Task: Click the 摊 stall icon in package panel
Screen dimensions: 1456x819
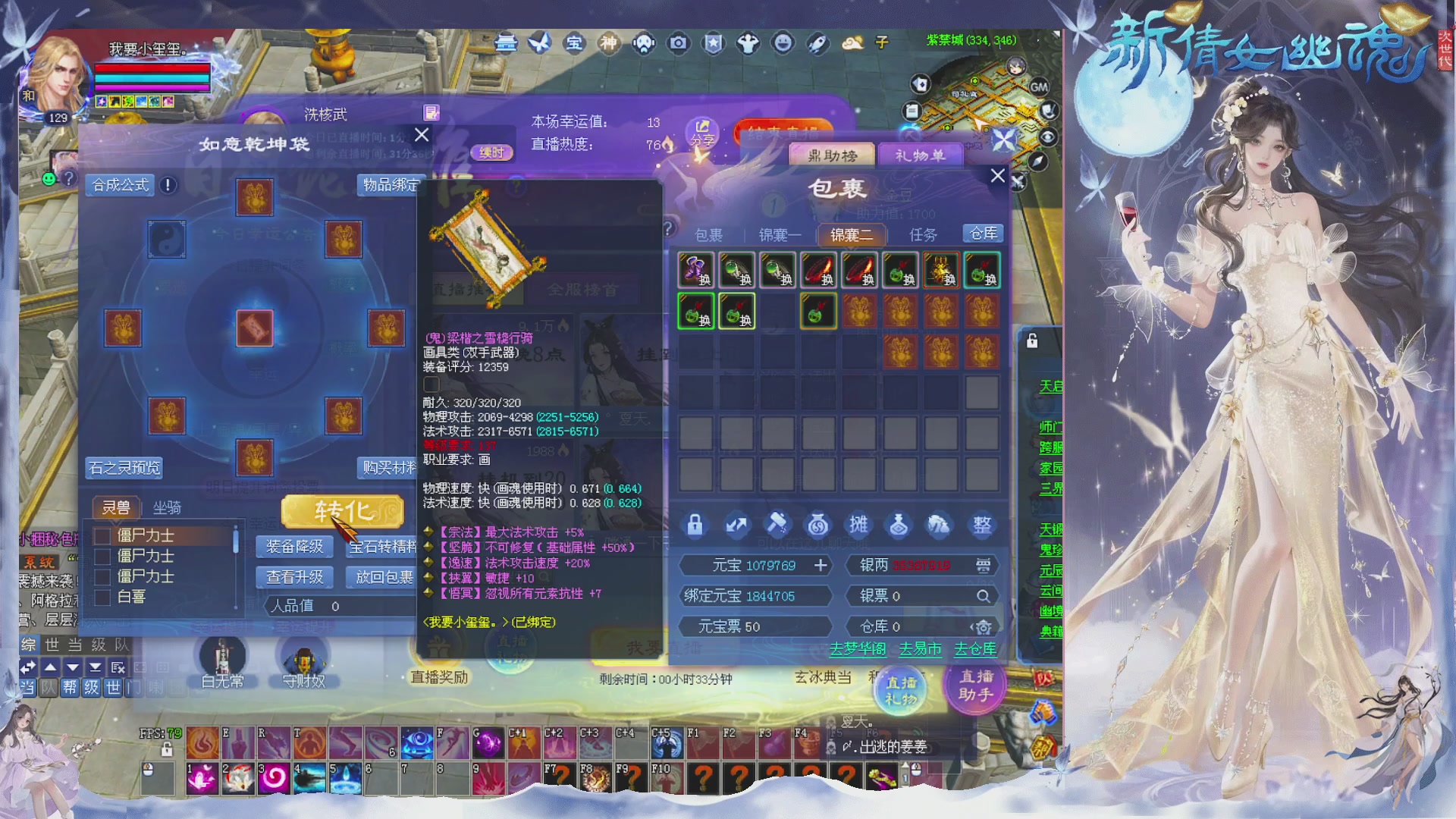Action: 858,525
